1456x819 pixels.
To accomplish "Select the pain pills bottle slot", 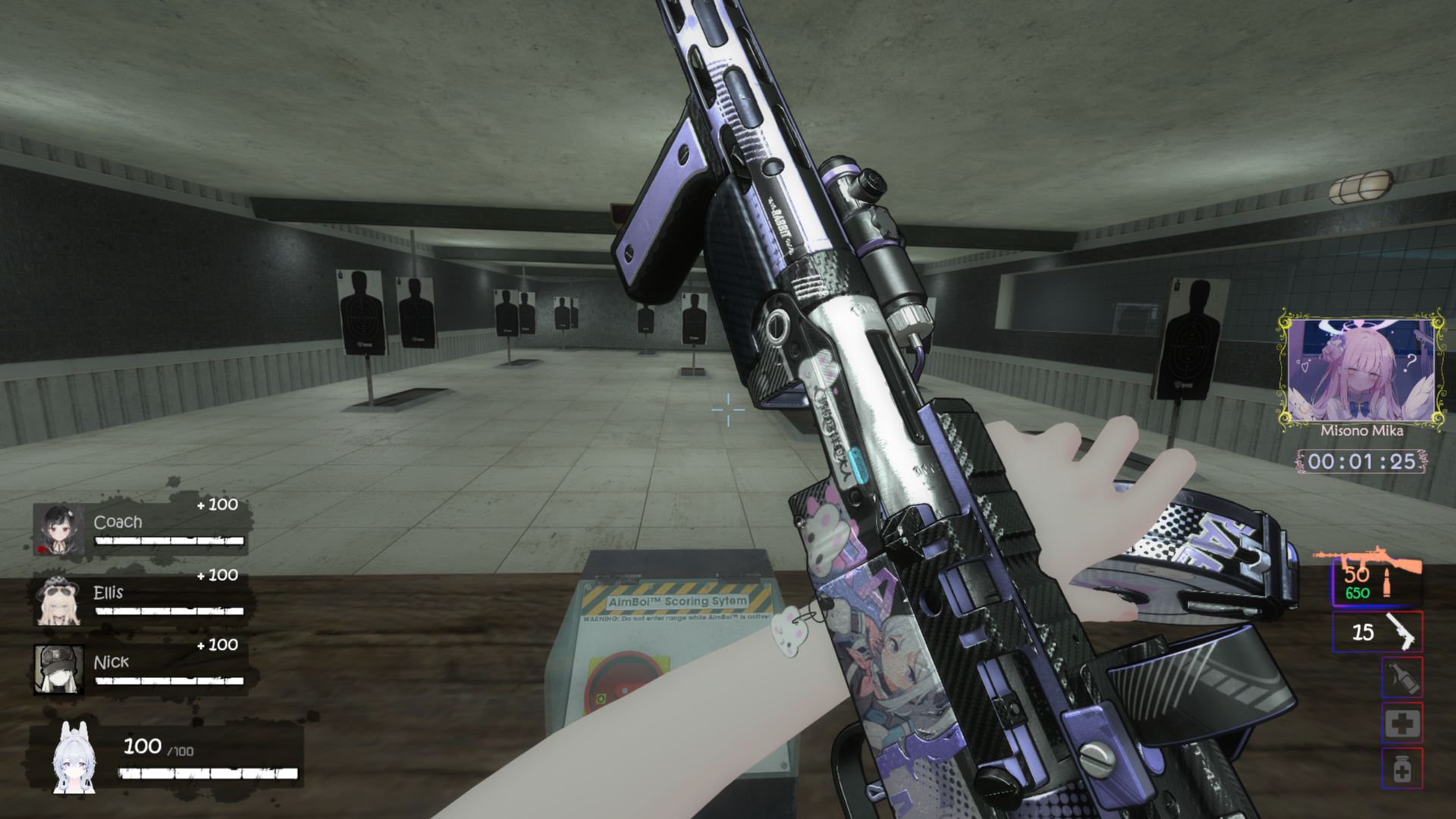I will click(1401, 769).
